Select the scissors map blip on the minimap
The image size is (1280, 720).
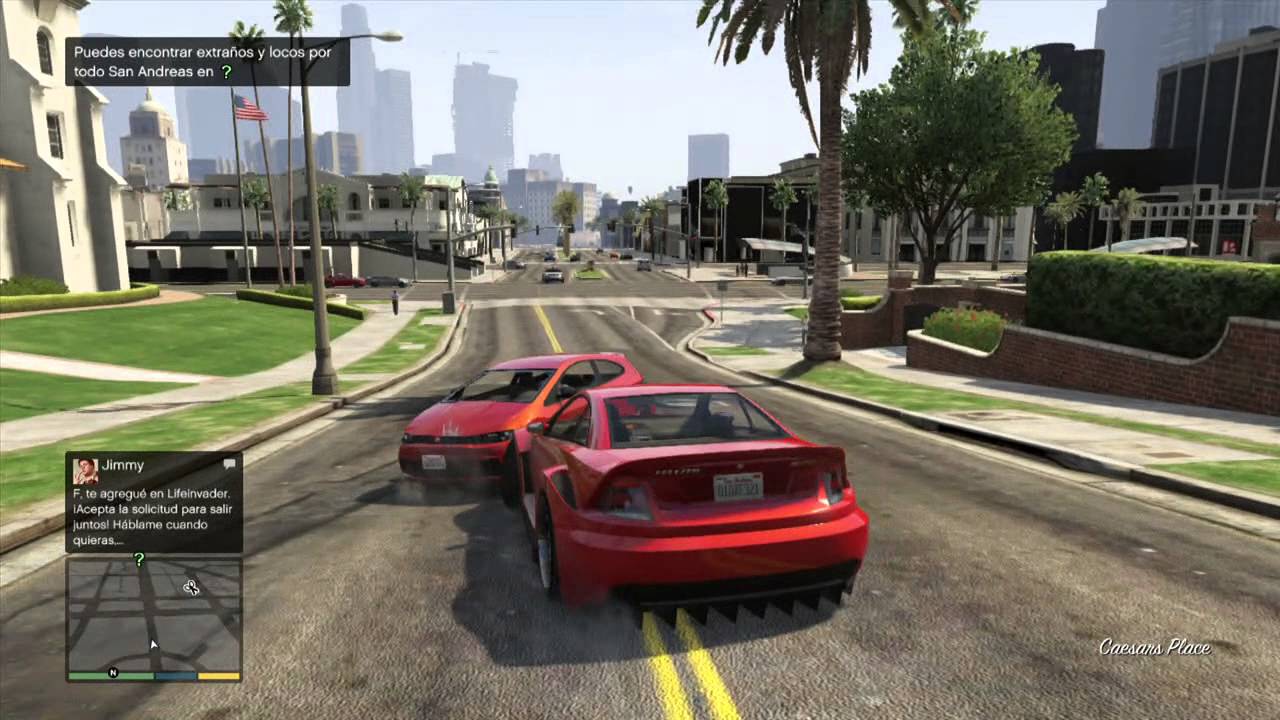coord(193,587)
